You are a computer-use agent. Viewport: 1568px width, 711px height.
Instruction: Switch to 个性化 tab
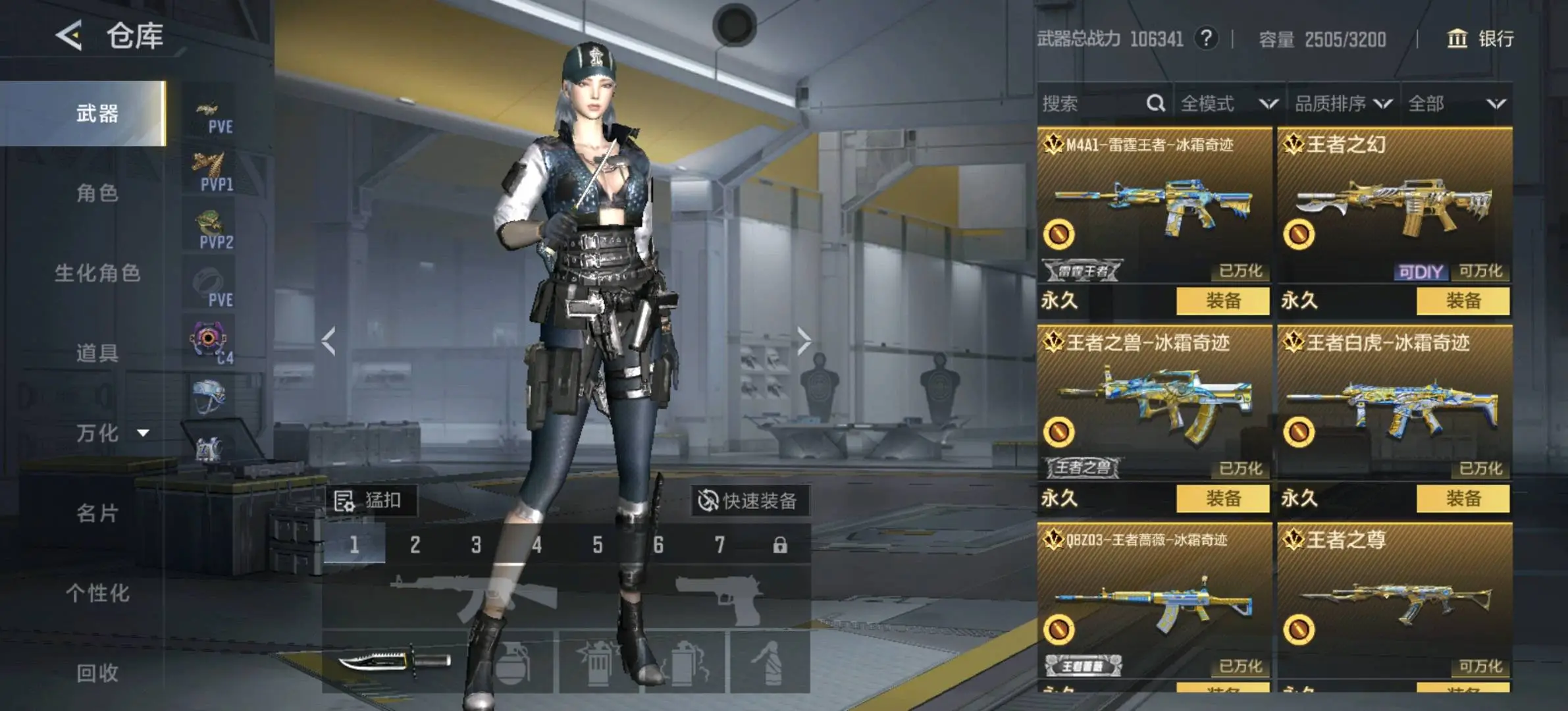pos(97,593)
